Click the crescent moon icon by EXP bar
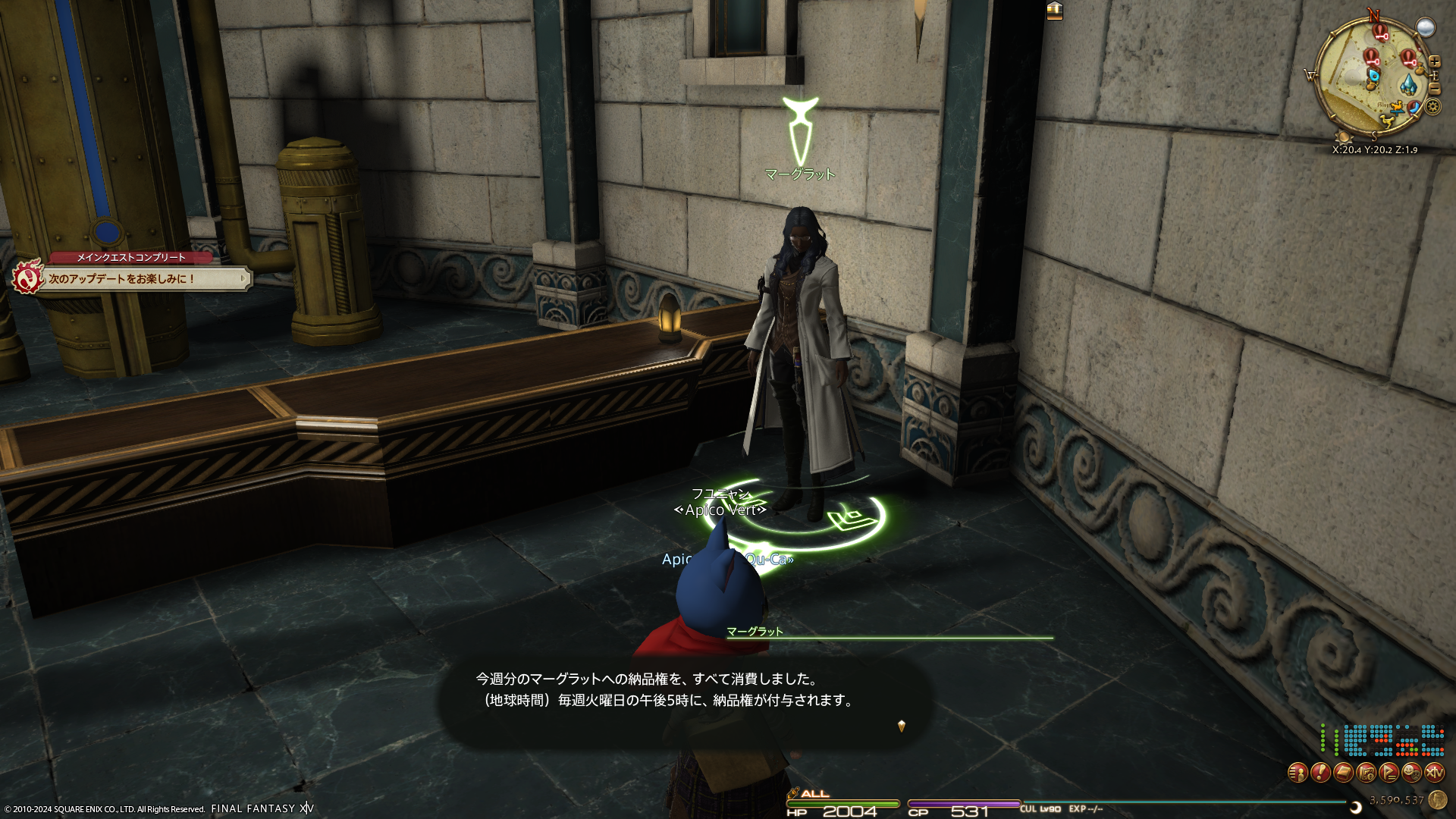Image resolution: width=1456 pixels, height=819 pixels. click(1356, 807)
